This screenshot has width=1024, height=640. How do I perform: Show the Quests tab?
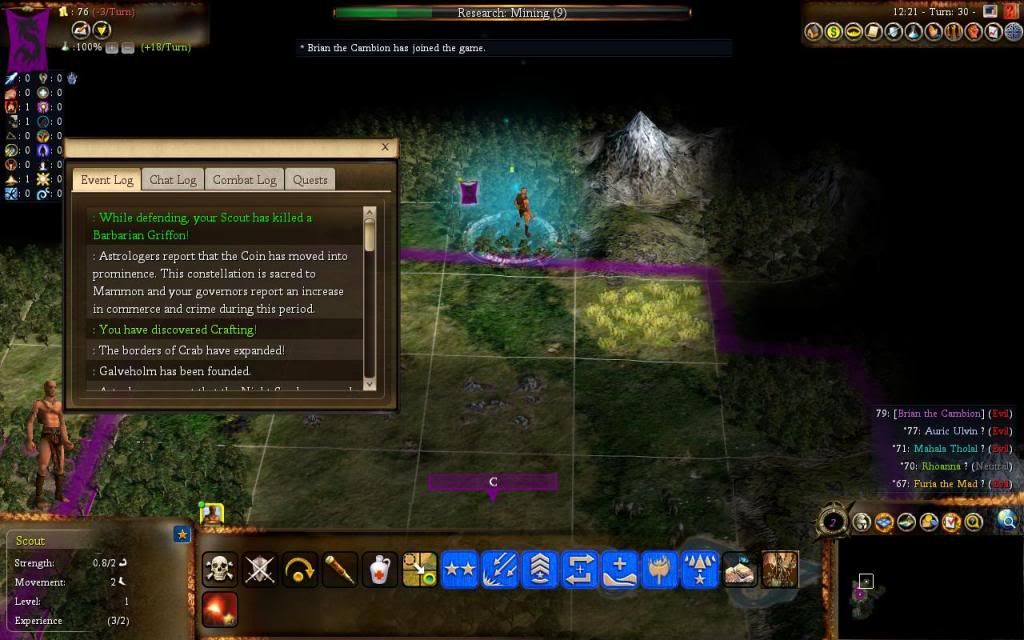click(x=310, y=180)
